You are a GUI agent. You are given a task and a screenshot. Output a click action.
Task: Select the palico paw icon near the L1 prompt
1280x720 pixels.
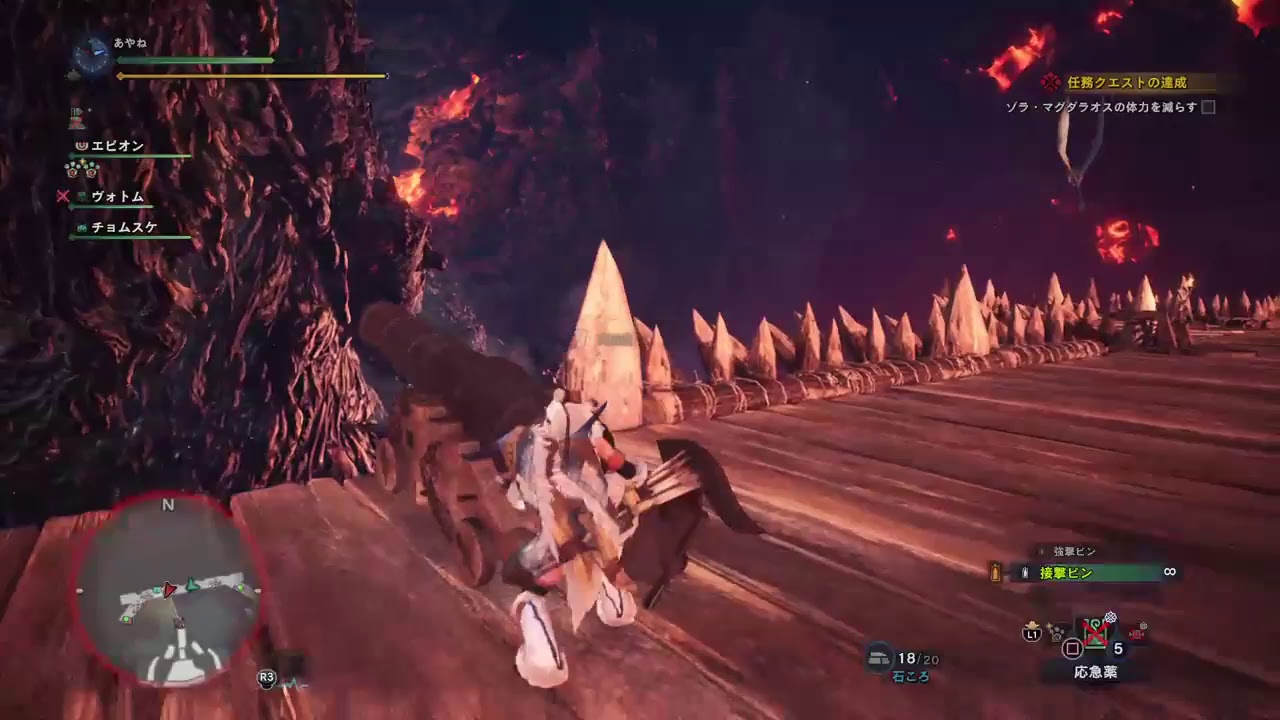coord(1055,633)
